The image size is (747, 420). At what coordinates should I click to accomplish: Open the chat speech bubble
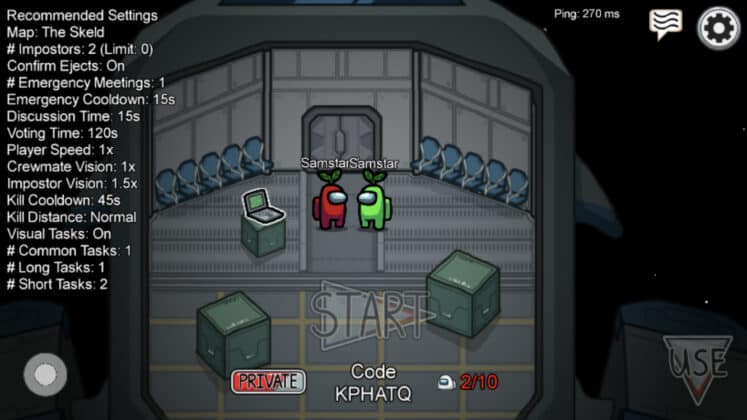tap(665, 23)
